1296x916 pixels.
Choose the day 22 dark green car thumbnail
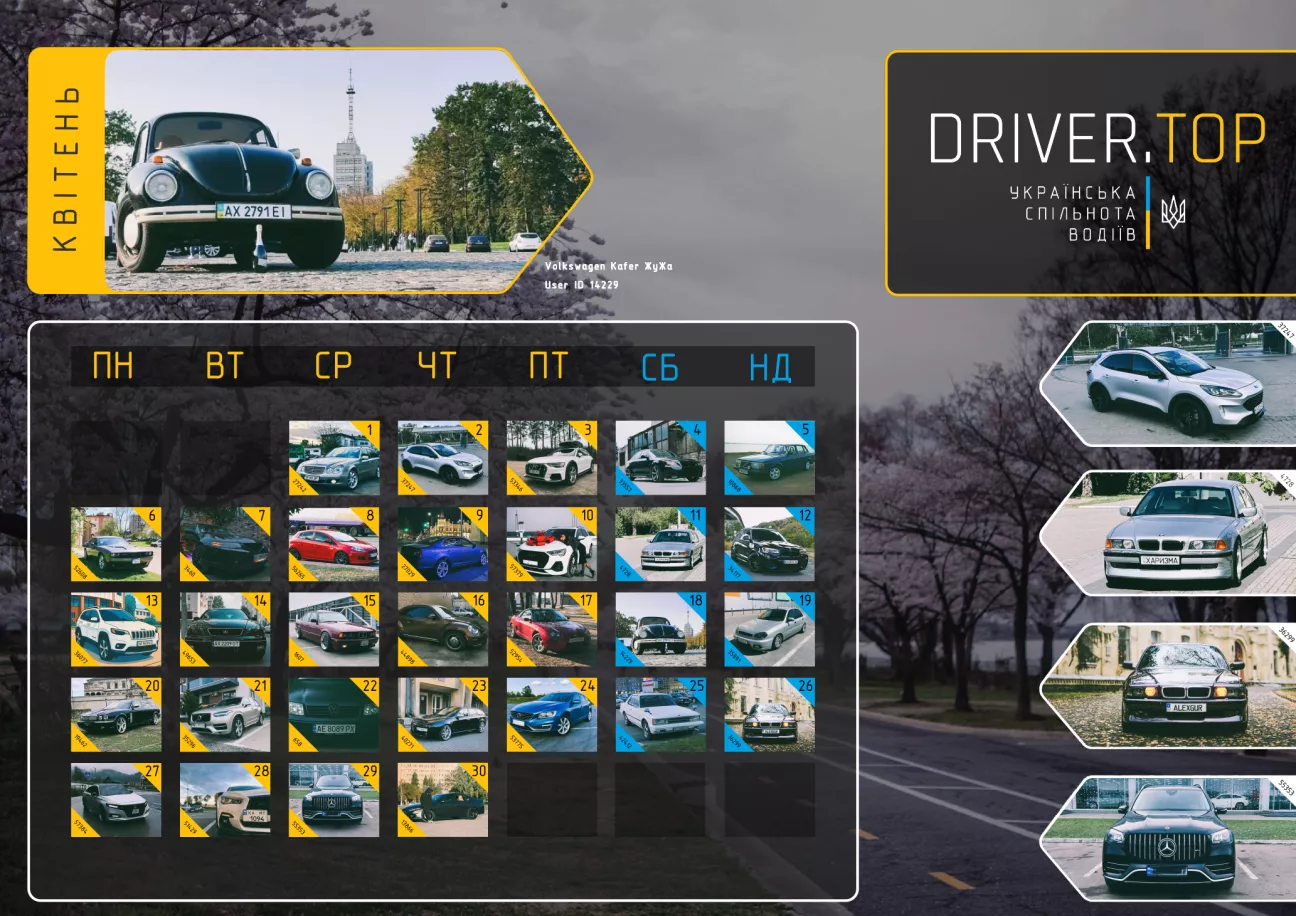tap(334, 715)
